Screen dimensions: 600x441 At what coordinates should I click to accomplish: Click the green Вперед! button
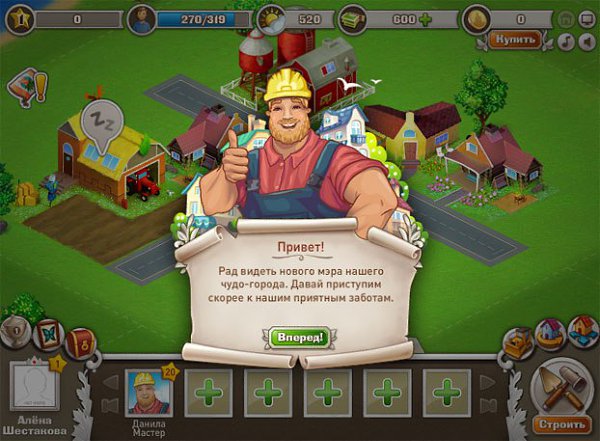pyautogui.click(x=299, y=337)
